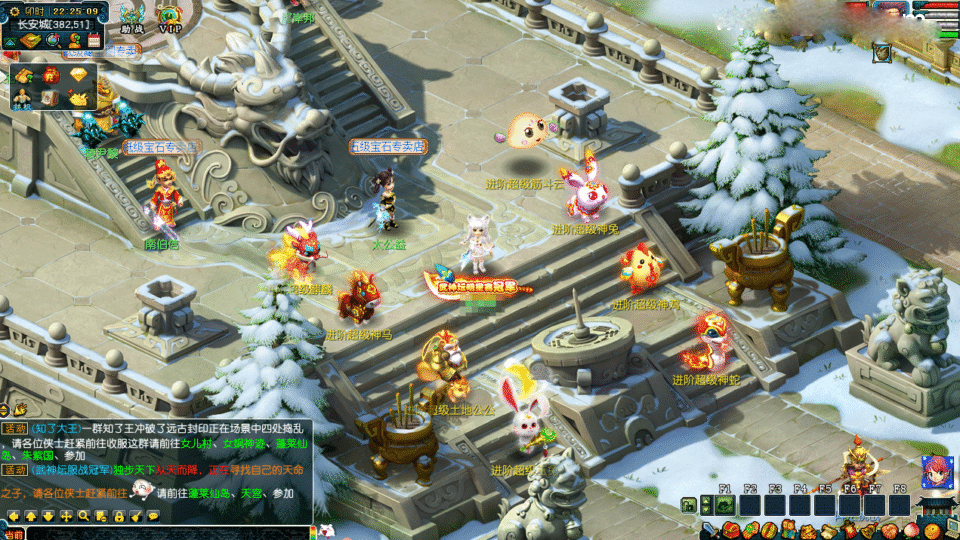The image size is (960, 540).
Task: Click the chat magnifying glass search button
Action: click(x=84, y=516)
